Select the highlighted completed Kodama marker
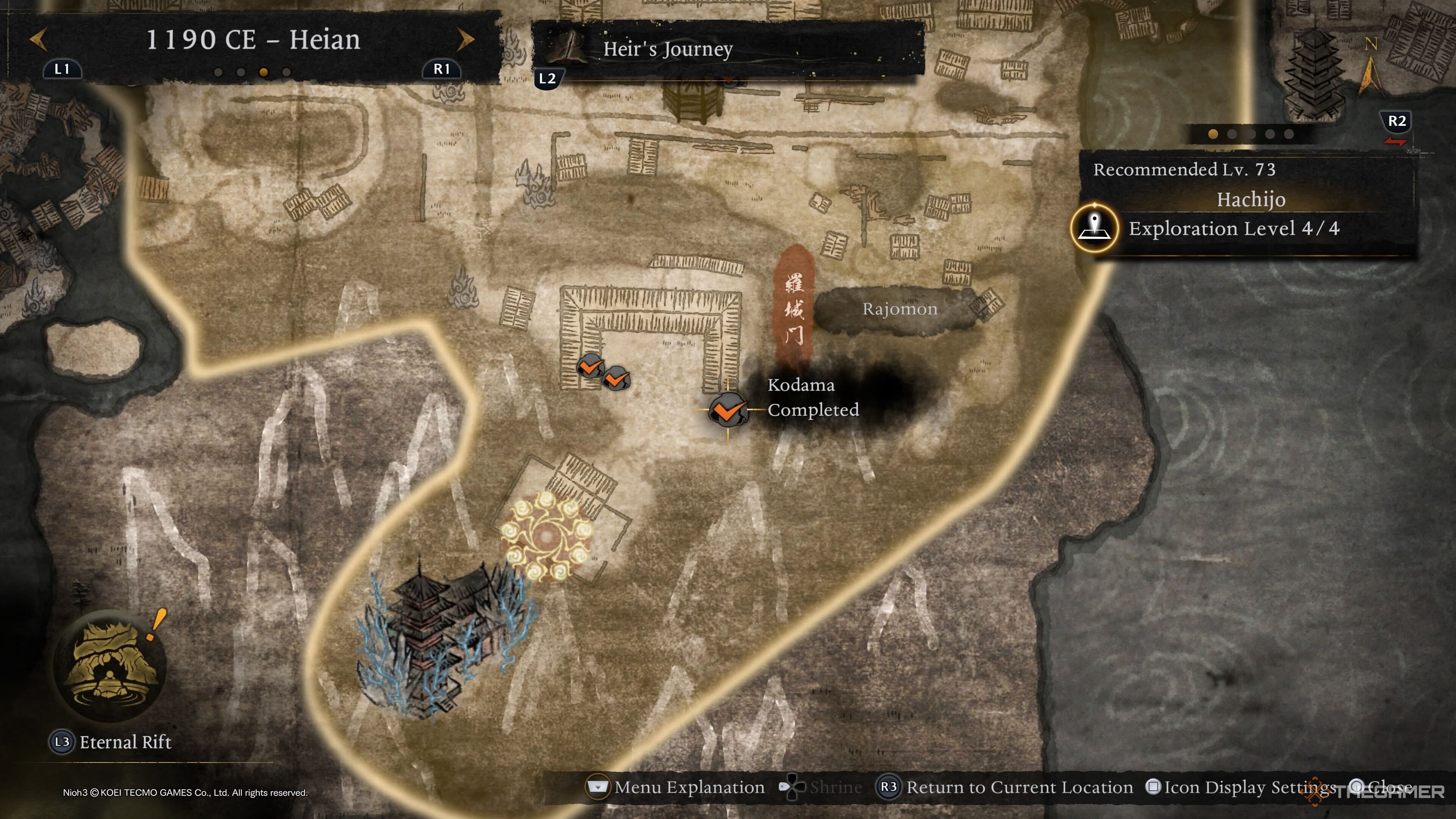1456x819 pixels. (728, 409)
